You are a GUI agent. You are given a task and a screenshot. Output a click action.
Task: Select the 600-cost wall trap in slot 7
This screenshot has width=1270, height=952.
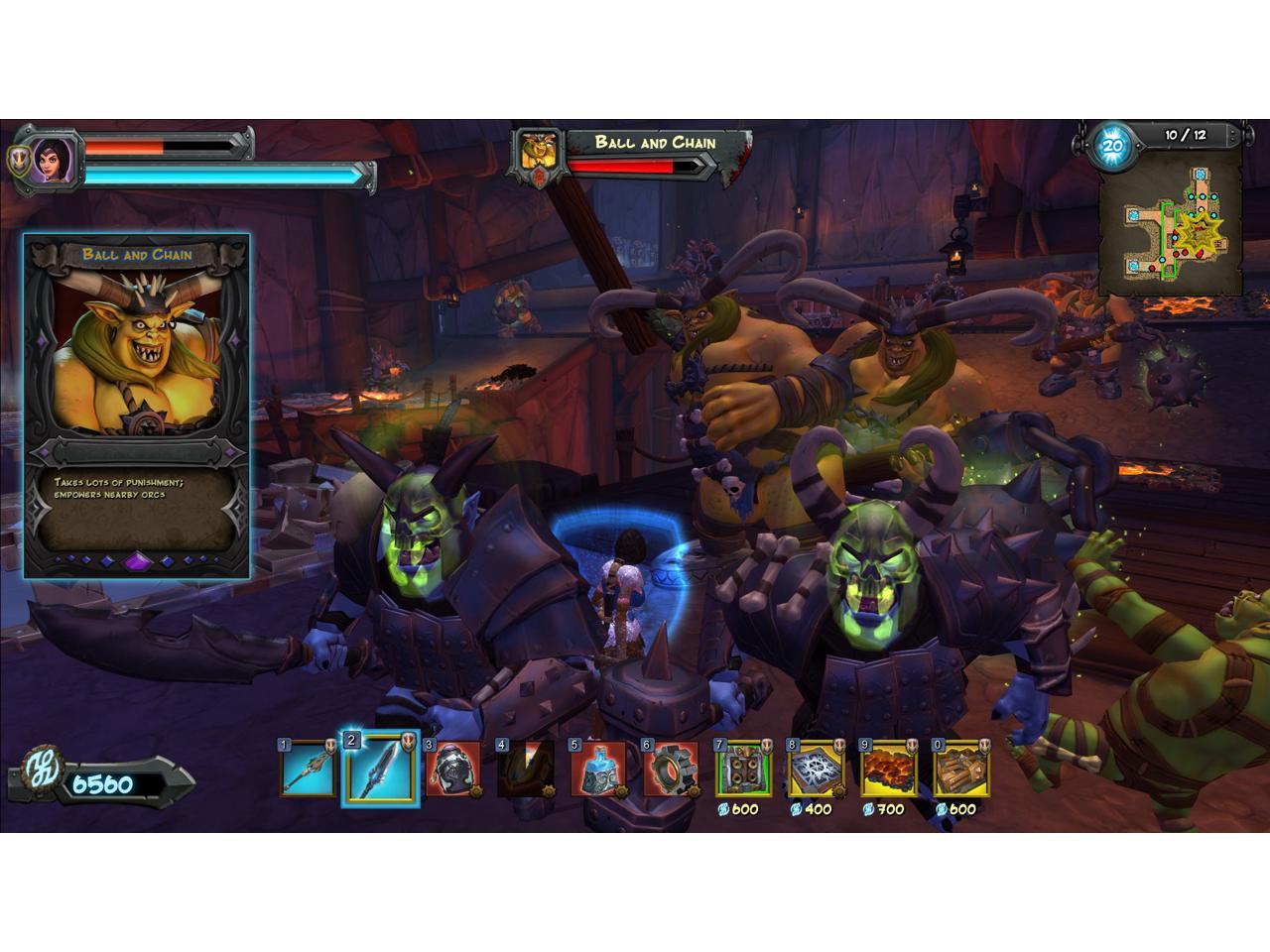click(x=743, y=770)
